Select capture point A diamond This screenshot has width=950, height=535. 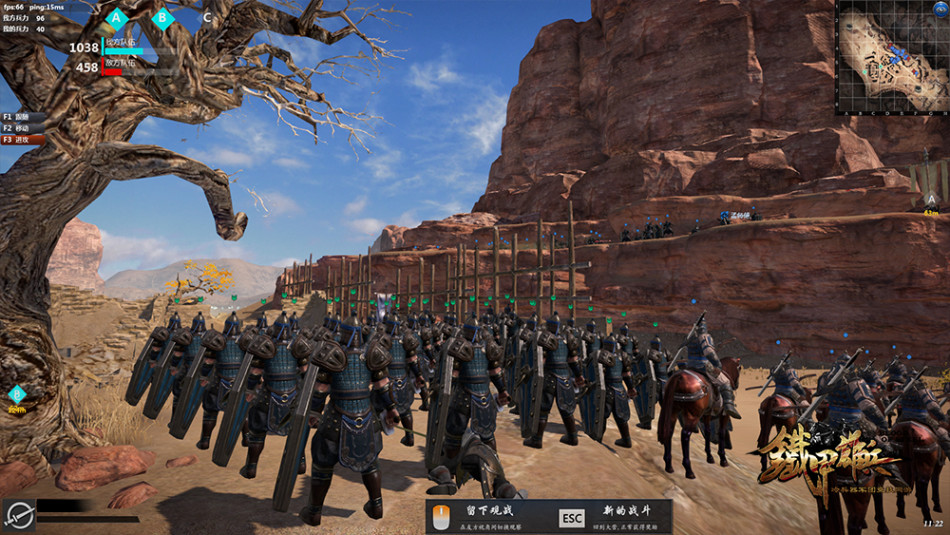(x=116, y=17)
